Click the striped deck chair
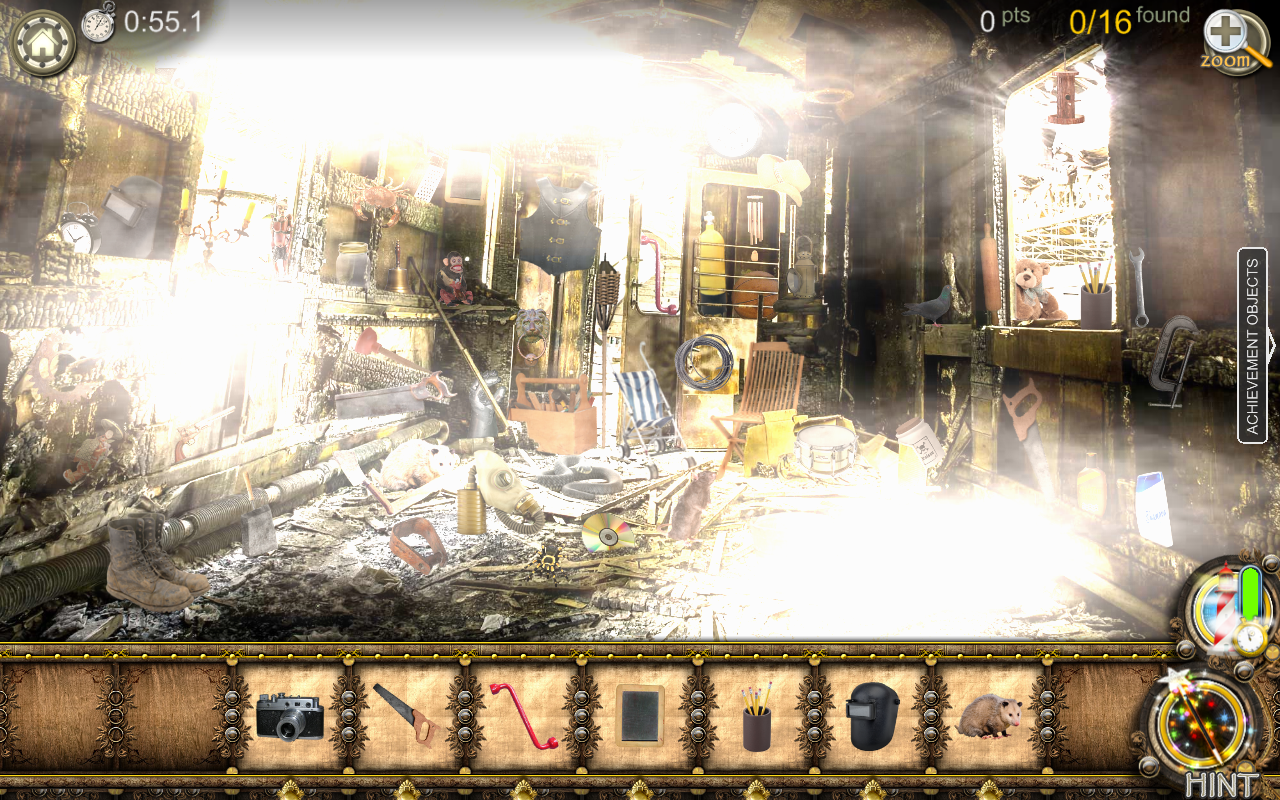The image size is (1280, 800). 645,400
